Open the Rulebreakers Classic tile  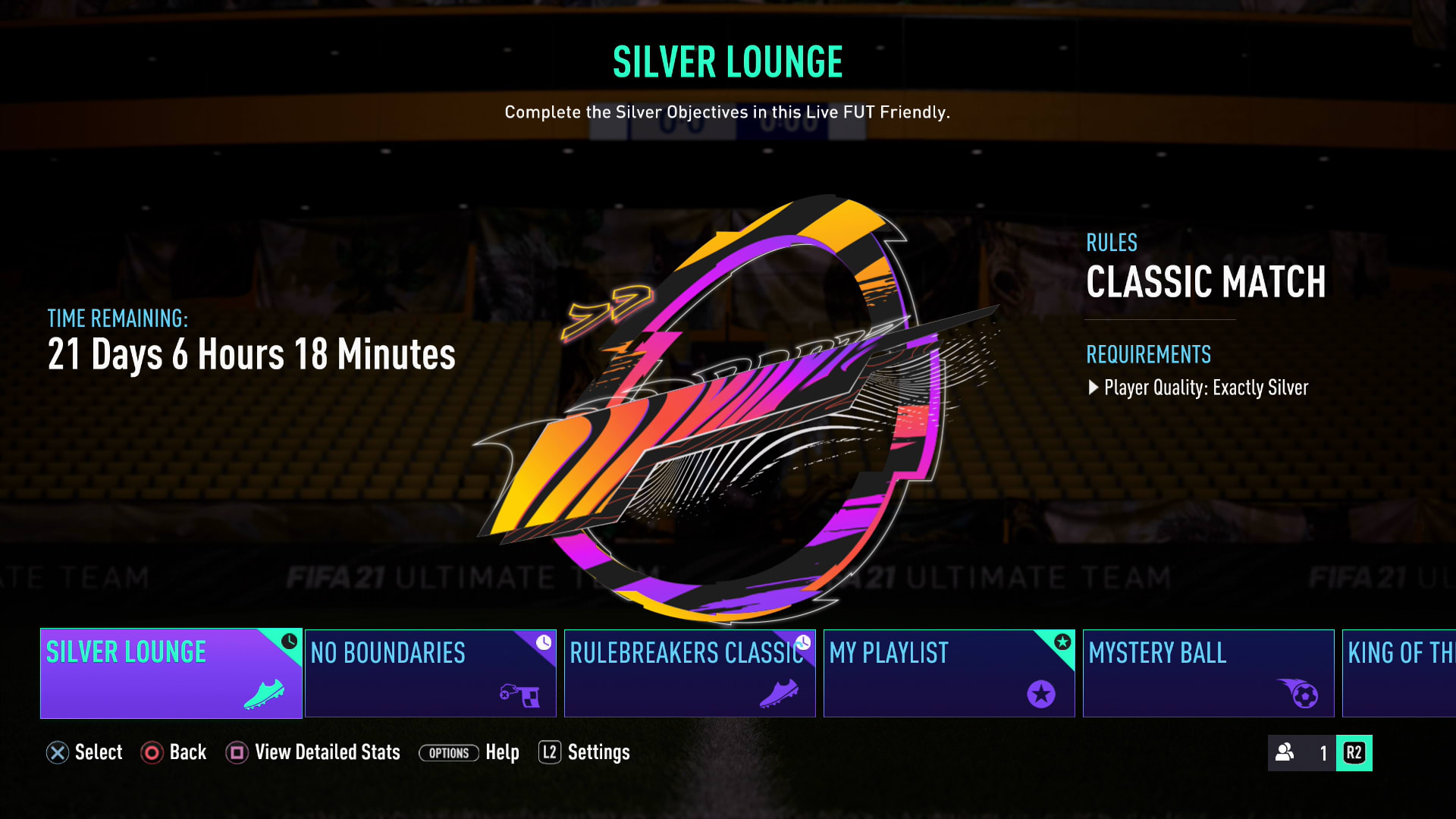click(689, 673)
